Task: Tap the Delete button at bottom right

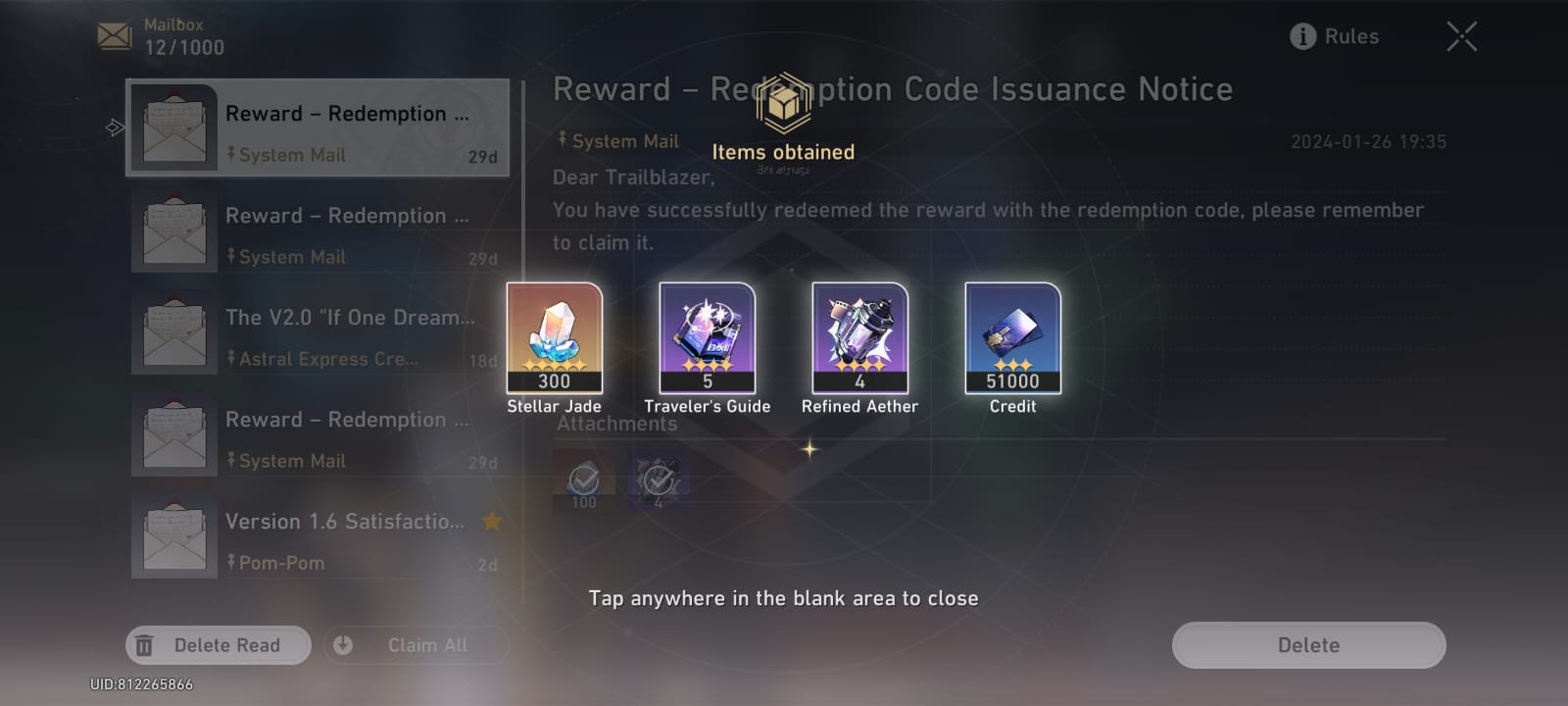Action: click(1307, 644)
